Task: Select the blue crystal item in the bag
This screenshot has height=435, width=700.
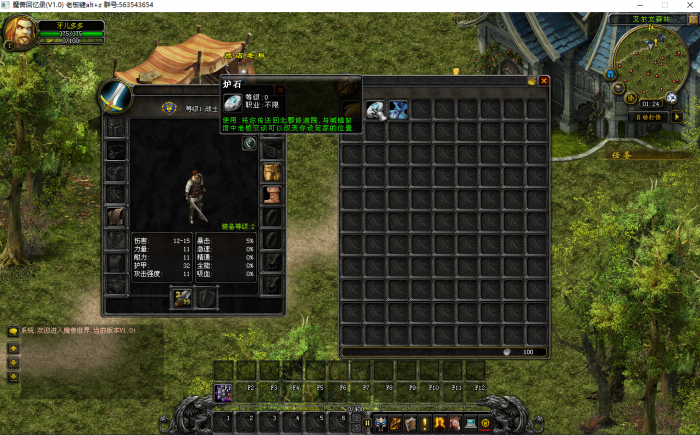Action: point(398,109)
